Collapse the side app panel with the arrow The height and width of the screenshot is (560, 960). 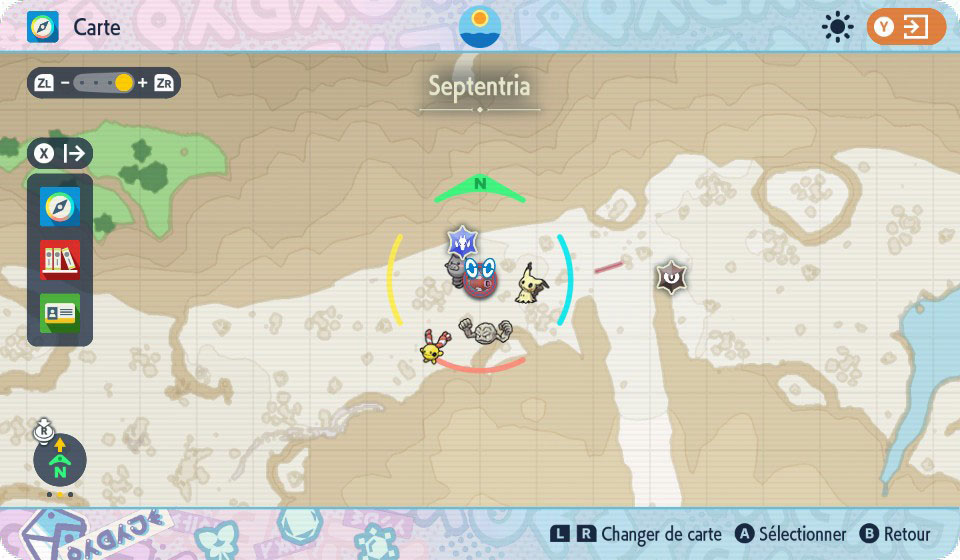[x=61, y=154]
